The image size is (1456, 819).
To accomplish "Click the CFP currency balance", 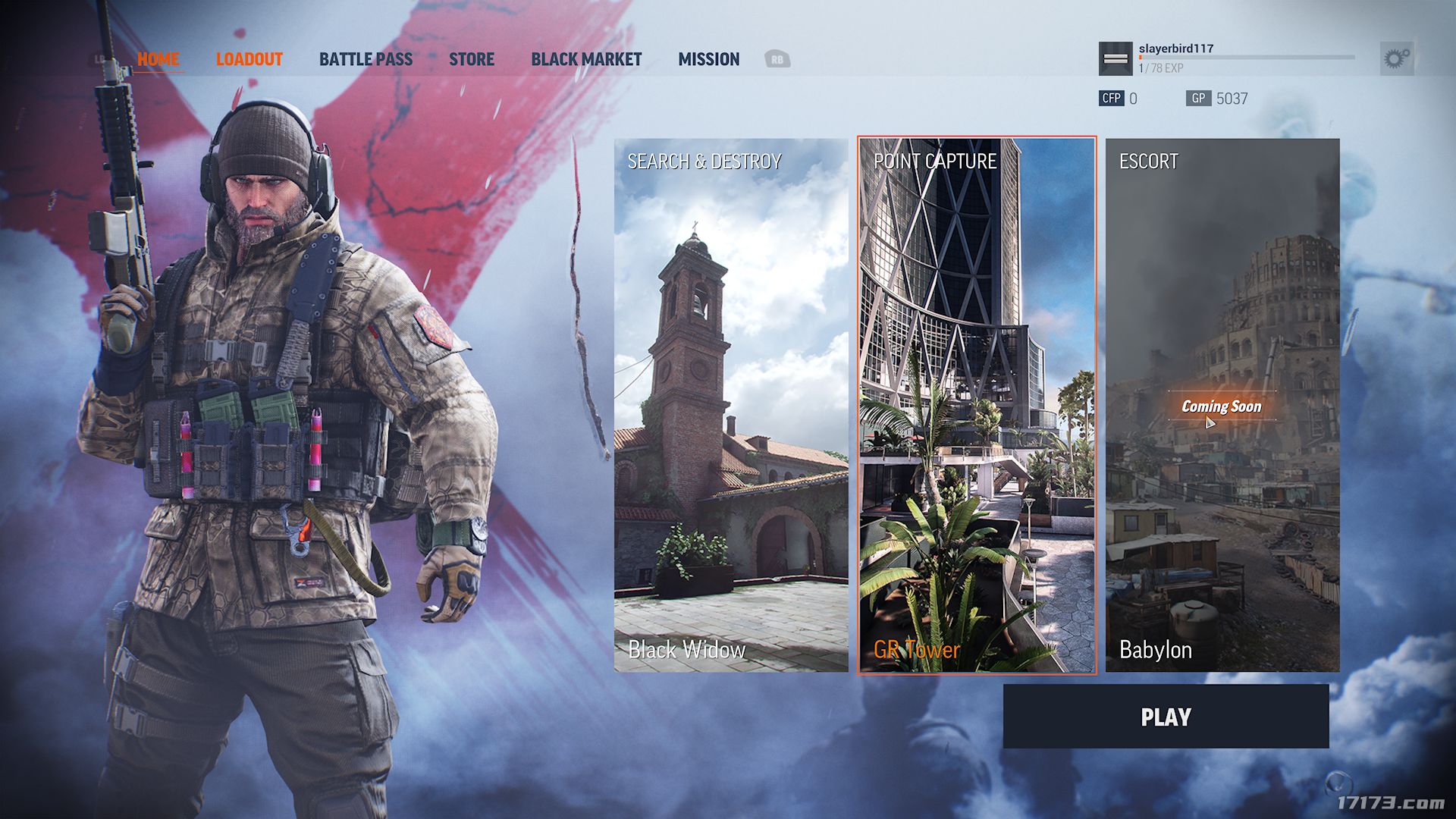I will (x=1119, y=99).
